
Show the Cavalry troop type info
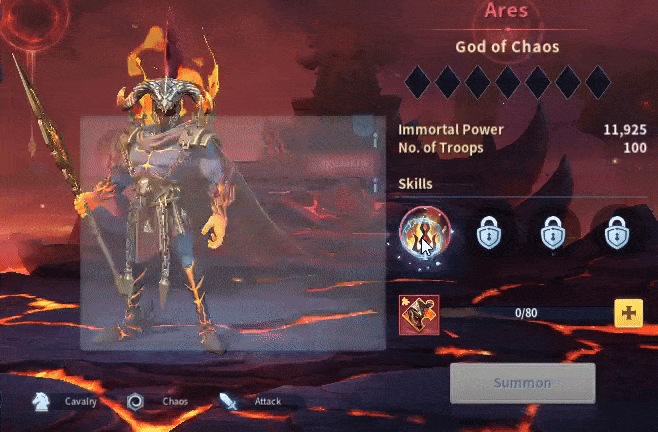pos(66,402)
